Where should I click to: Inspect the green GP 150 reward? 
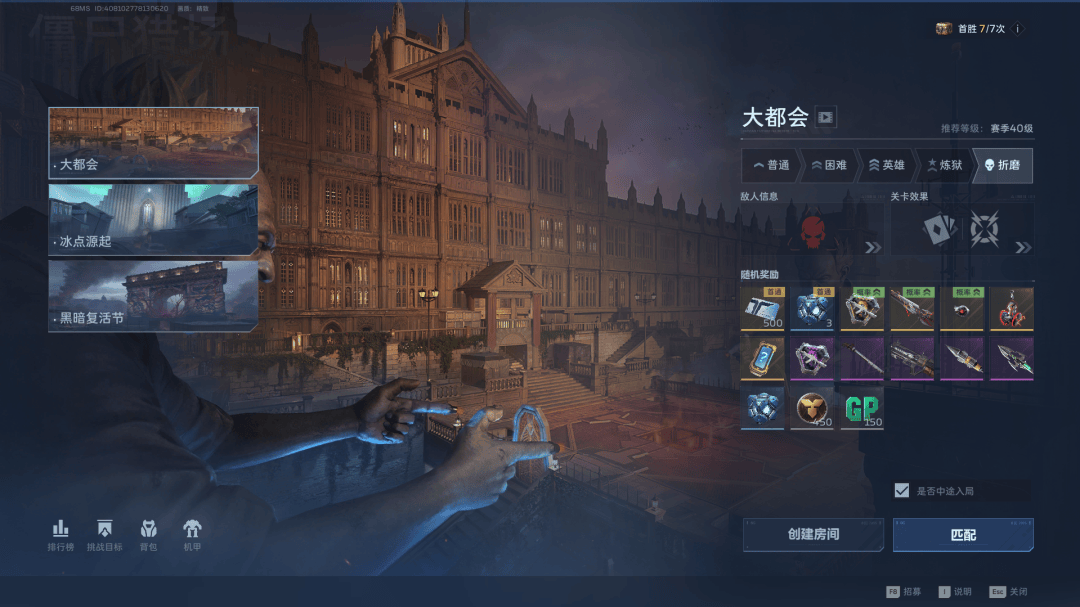coord(861,409)
